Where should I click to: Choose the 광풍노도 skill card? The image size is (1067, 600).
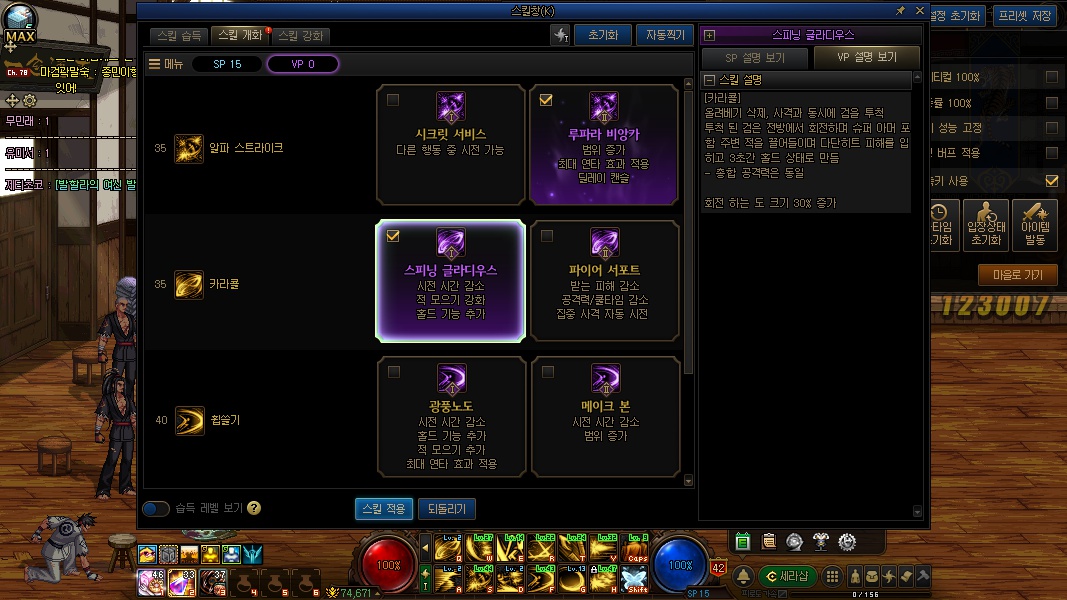click(x=451, y=416)
